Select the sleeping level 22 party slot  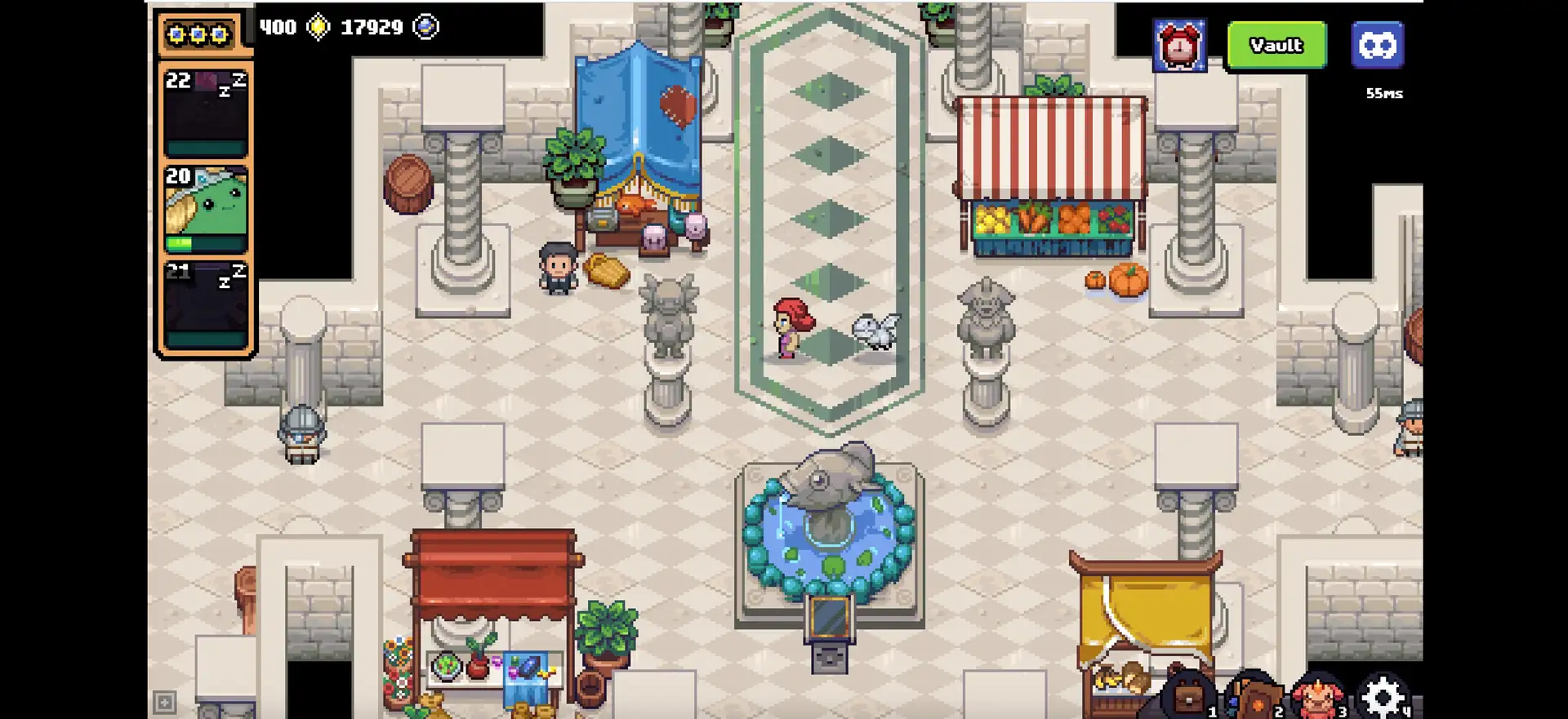click(206, 113)
